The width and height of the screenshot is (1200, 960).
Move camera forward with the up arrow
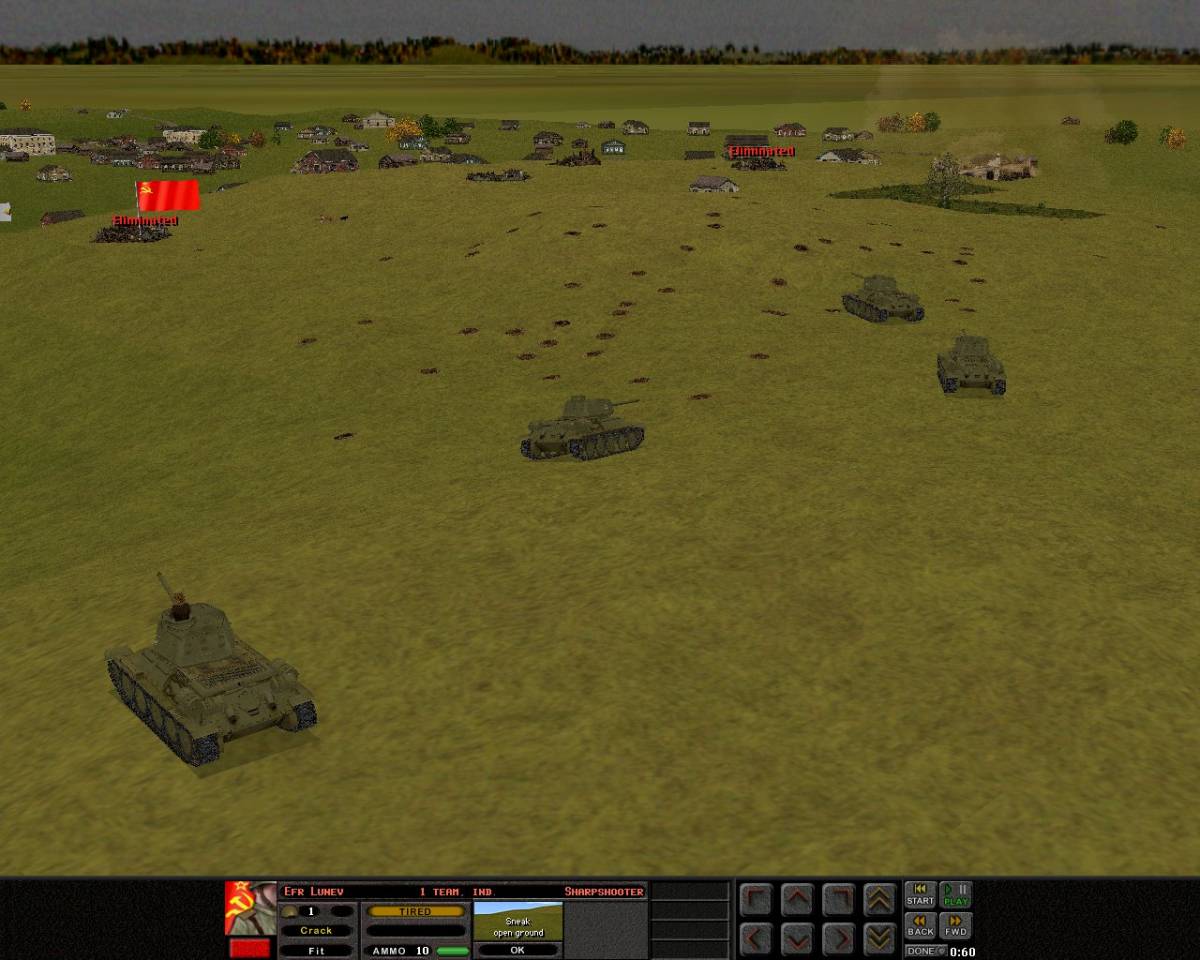(x=797, y=899)
